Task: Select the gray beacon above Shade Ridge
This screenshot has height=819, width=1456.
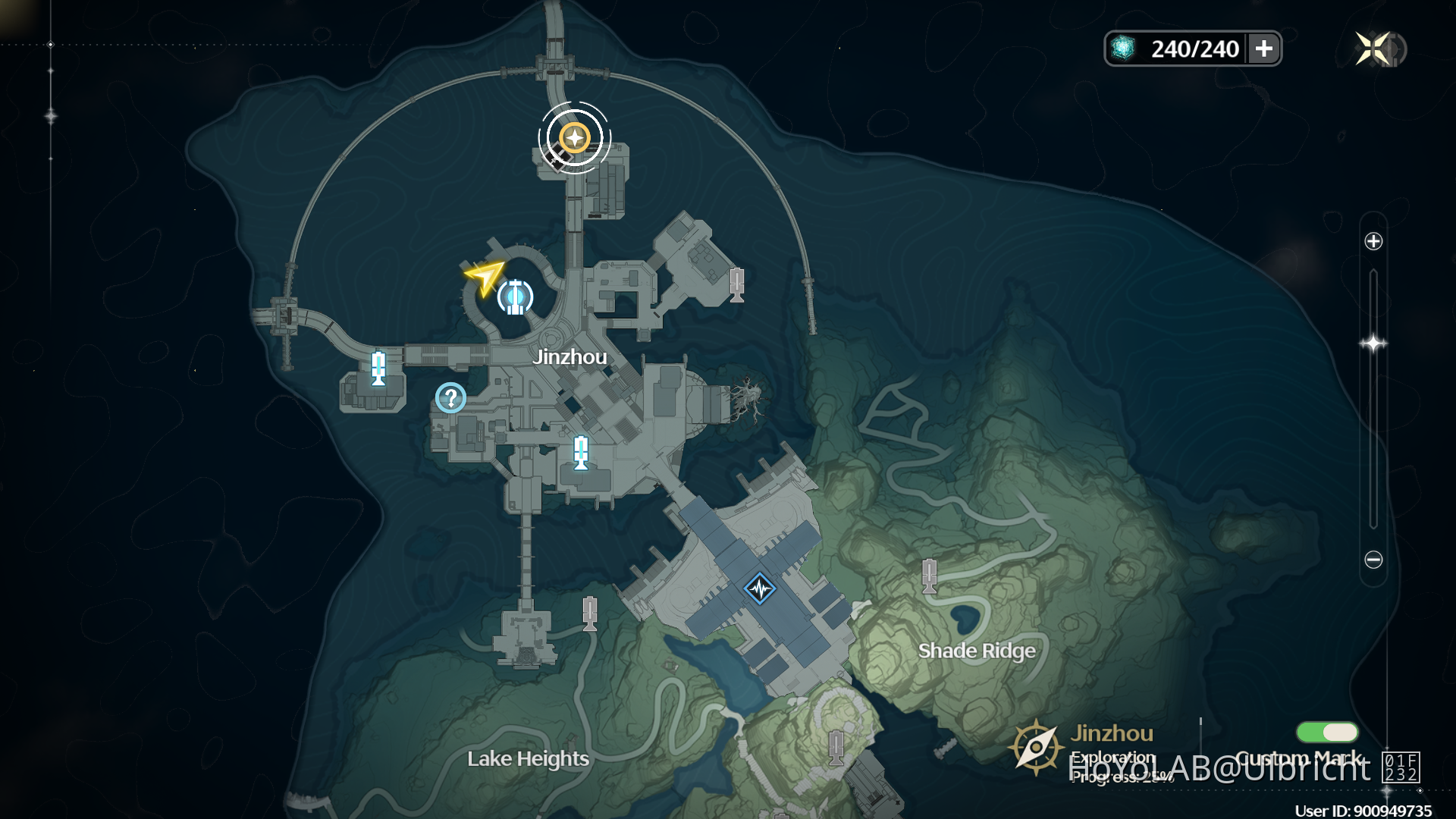Action: (x=929, y=576)
